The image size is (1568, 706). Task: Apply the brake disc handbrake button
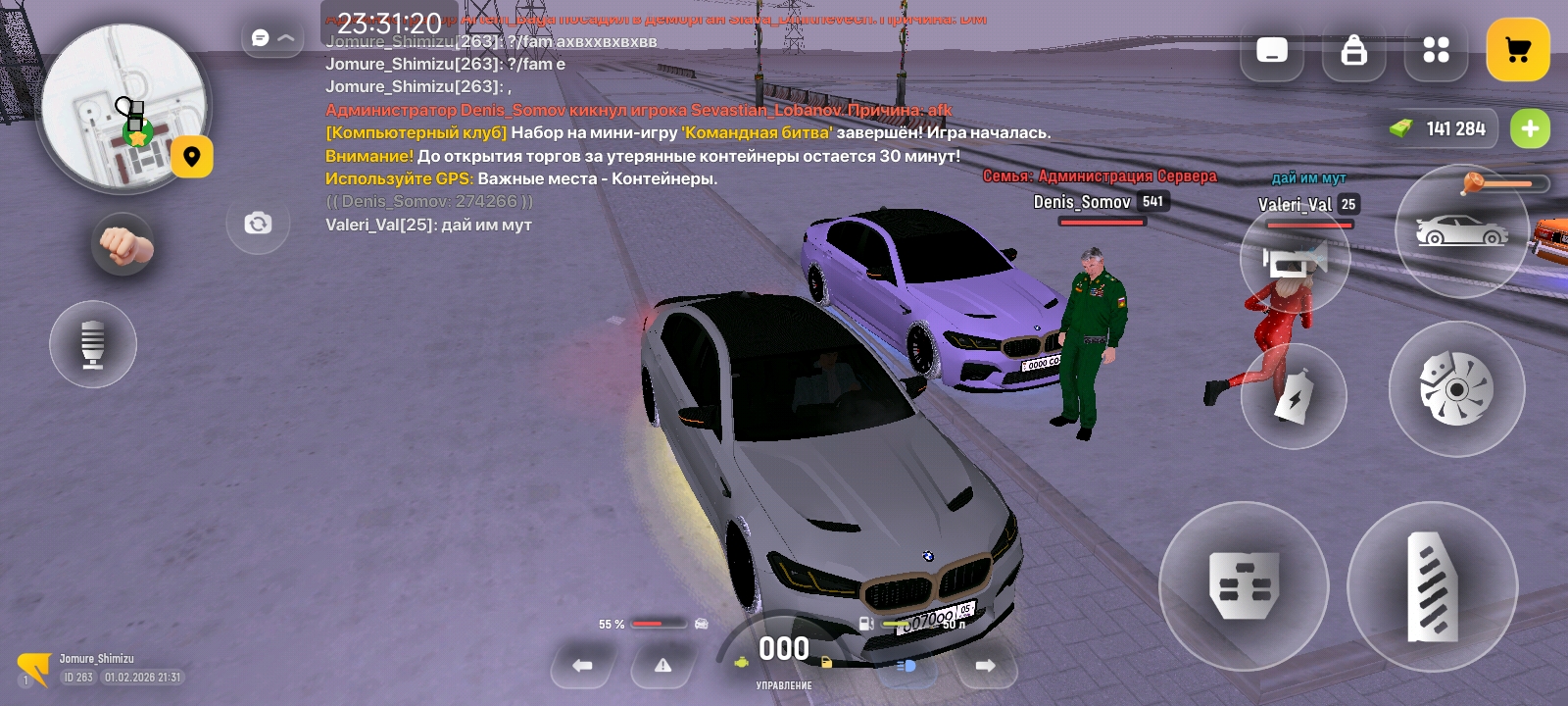pos(1456,389)
